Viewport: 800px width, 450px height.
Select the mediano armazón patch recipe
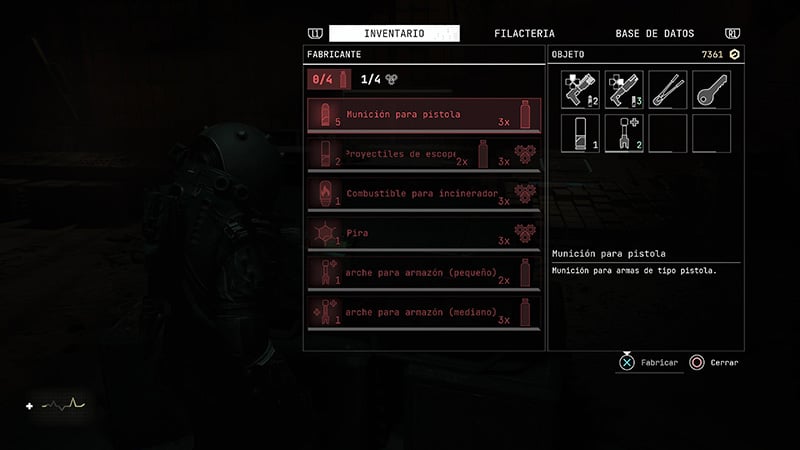tap(424, 312)
